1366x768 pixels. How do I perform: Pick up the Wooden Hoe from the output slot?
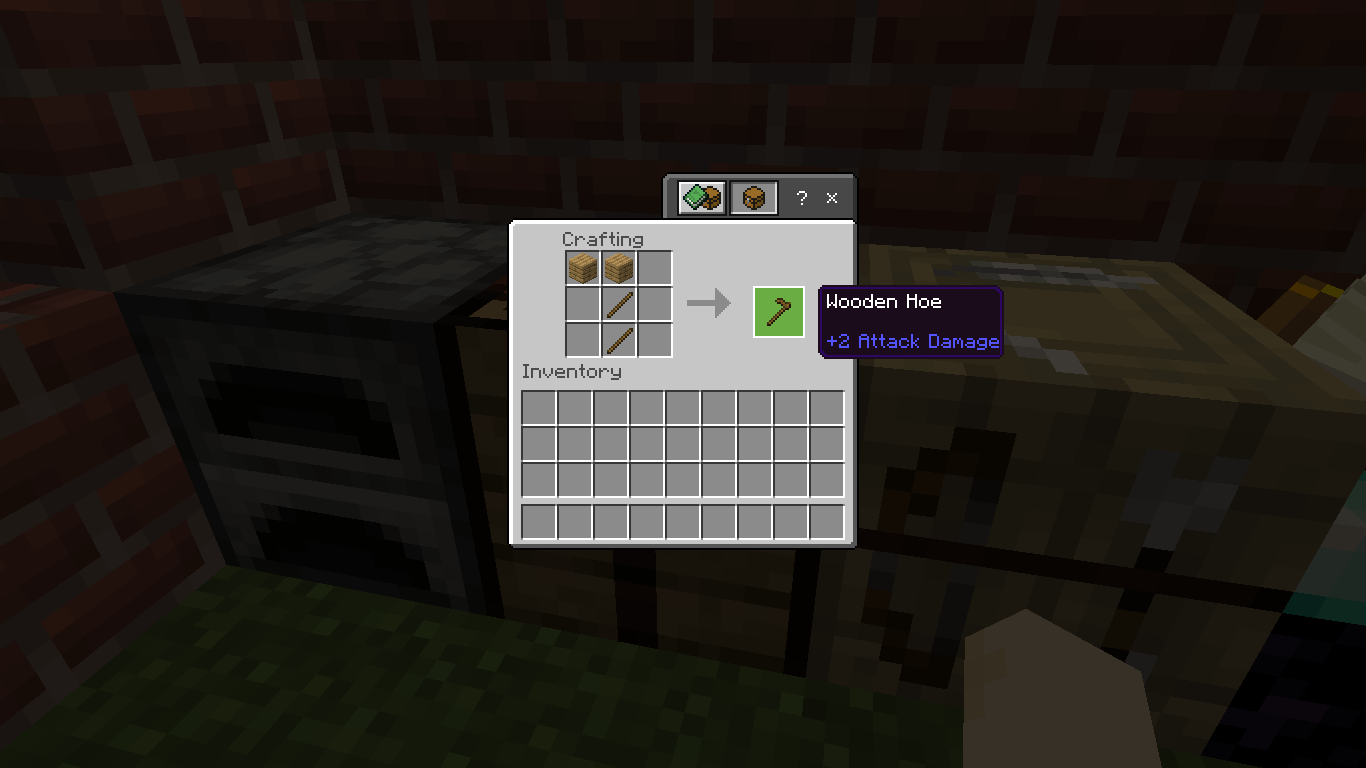(778, 311)
